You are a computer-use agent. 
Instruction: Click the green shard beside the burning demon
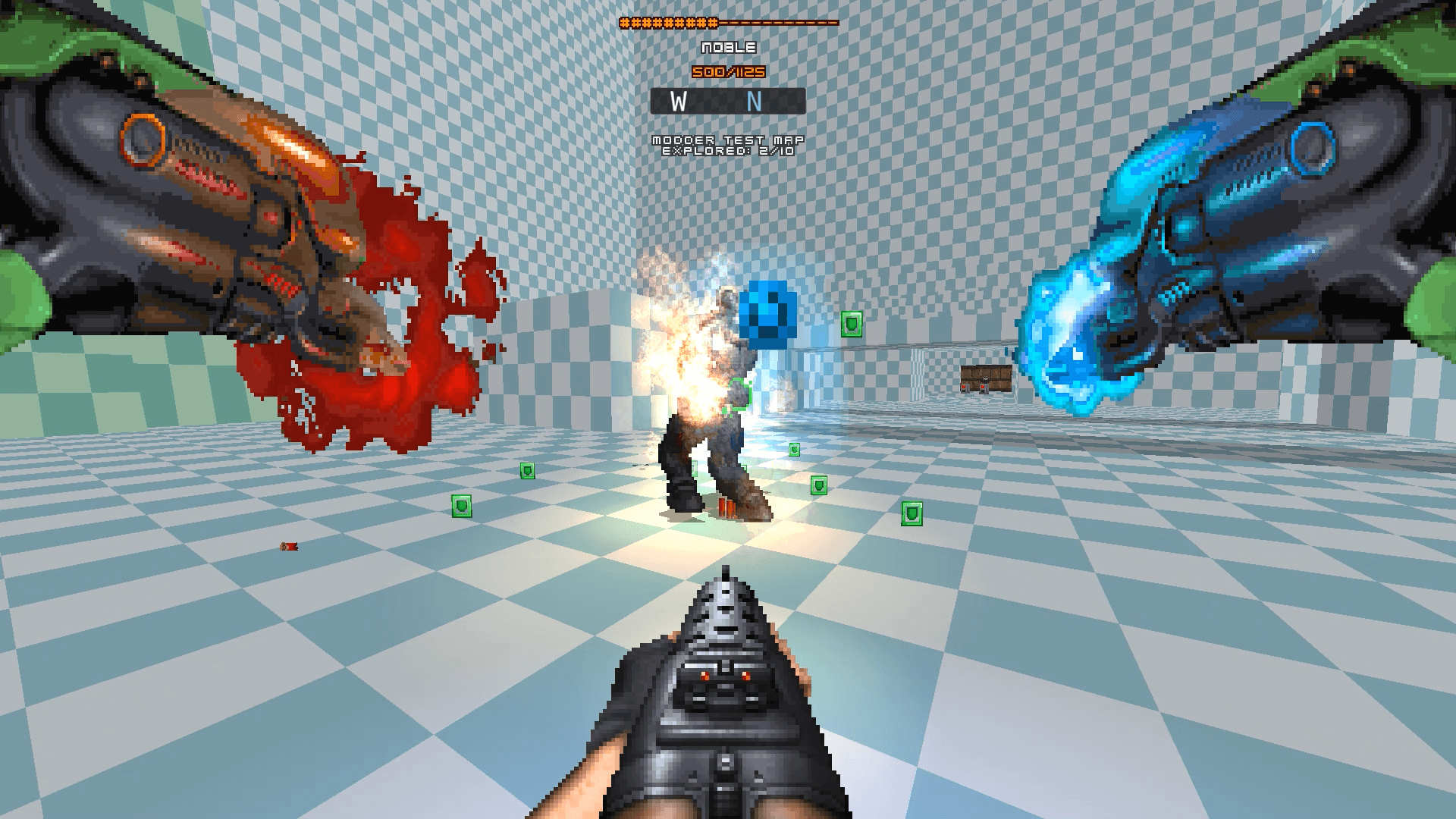point(794,448)
